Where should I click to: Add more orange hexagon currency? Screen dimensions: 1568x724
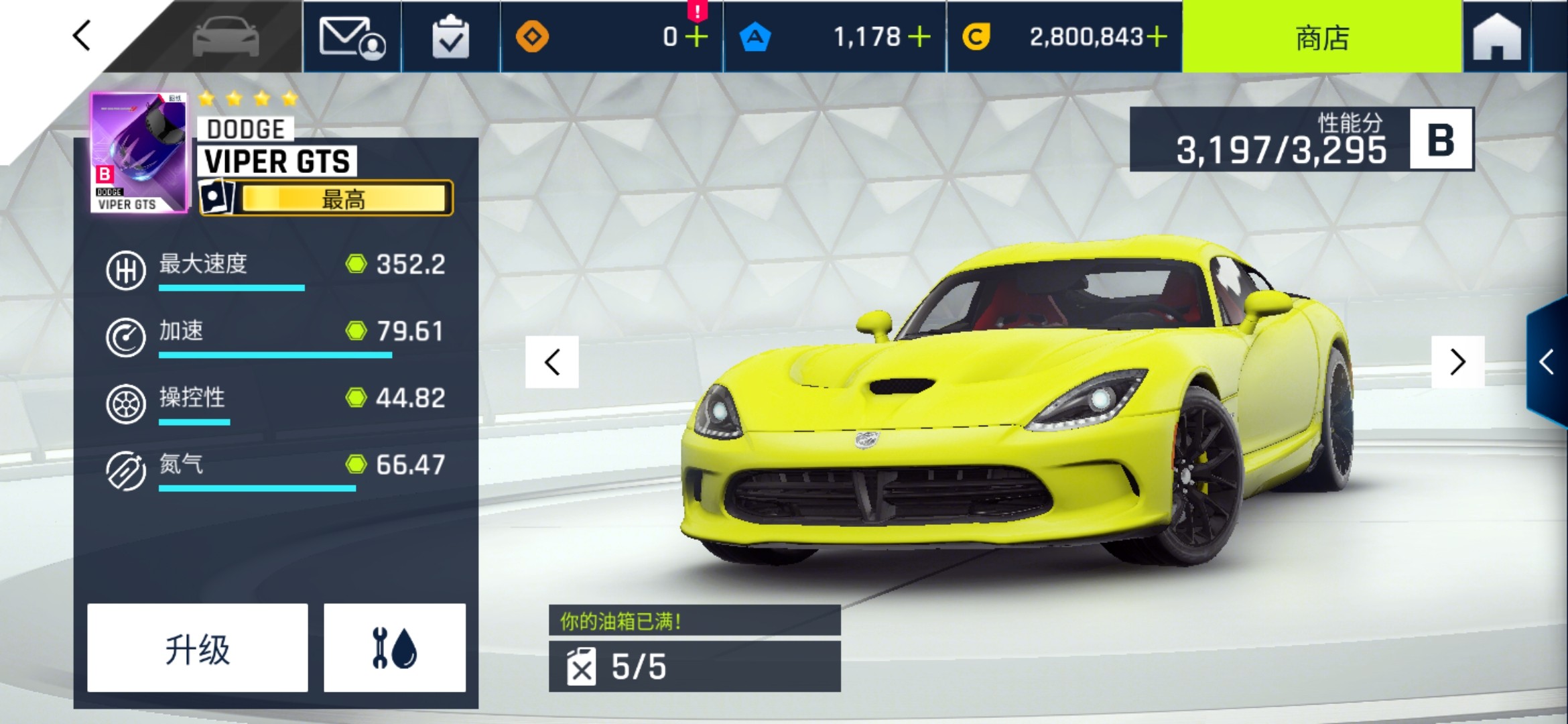[697, 37]
